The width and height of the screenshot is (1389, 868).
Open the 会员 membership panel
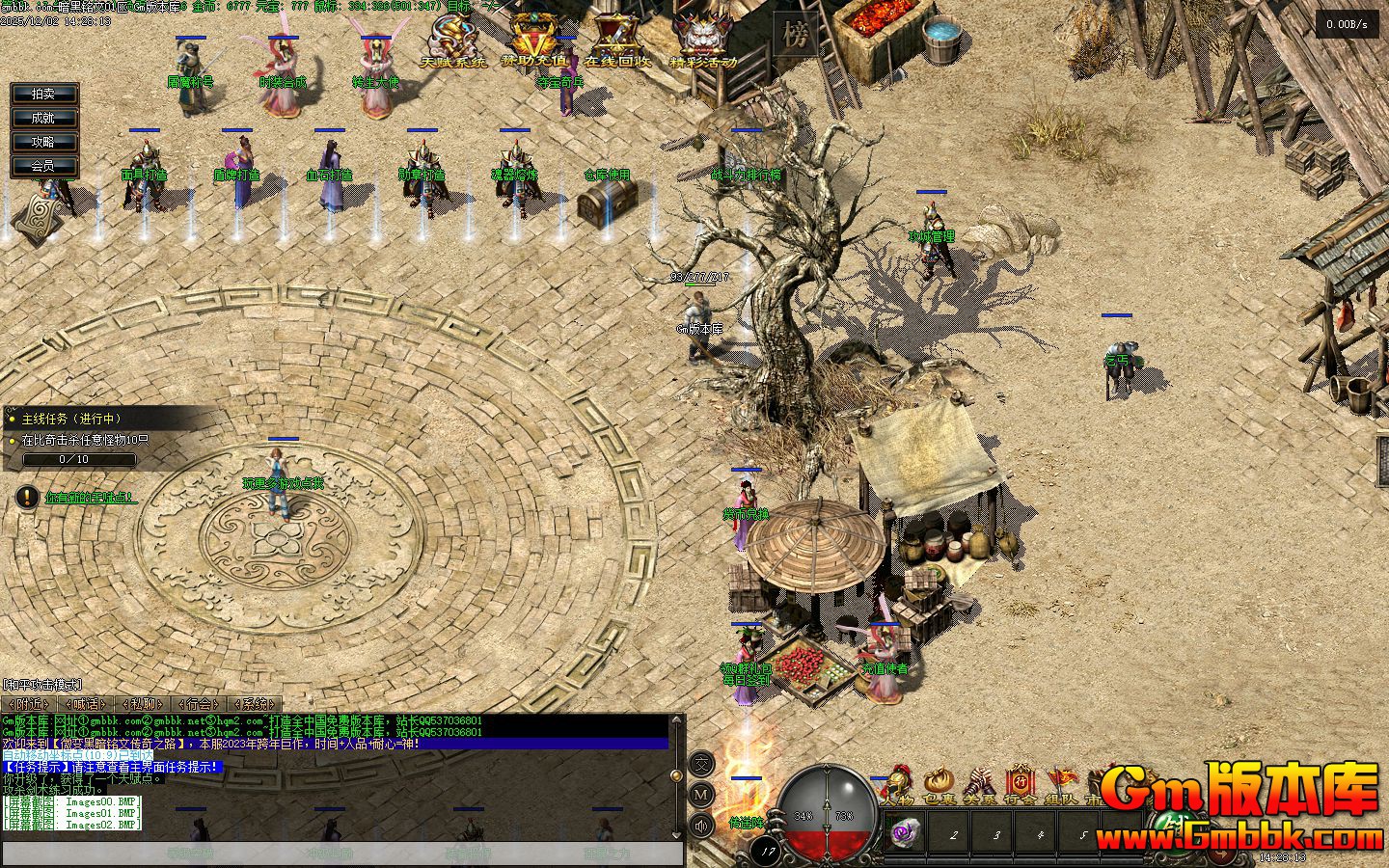tap(43, 166)
